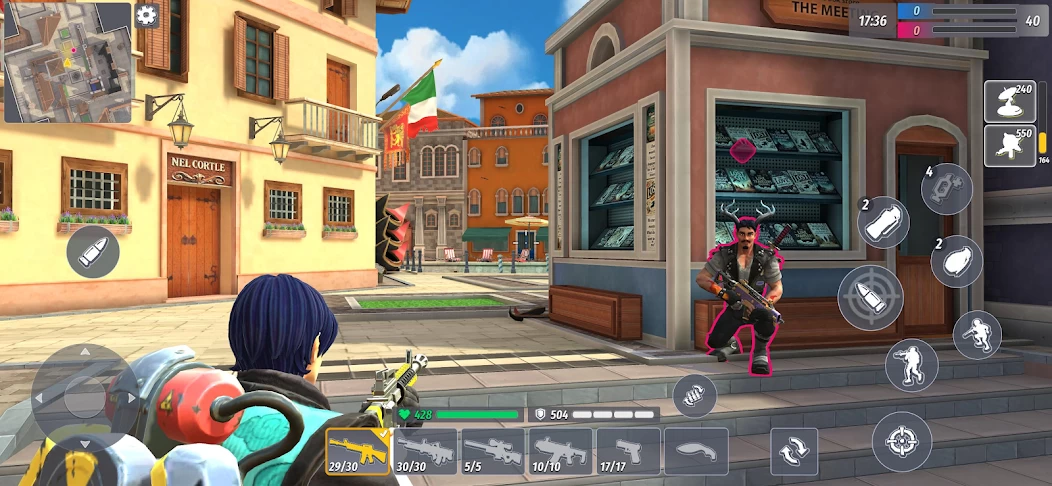Equip the curved knife melee slot
Viewport: 1052px width, 486px height.
tap(696, 451)
